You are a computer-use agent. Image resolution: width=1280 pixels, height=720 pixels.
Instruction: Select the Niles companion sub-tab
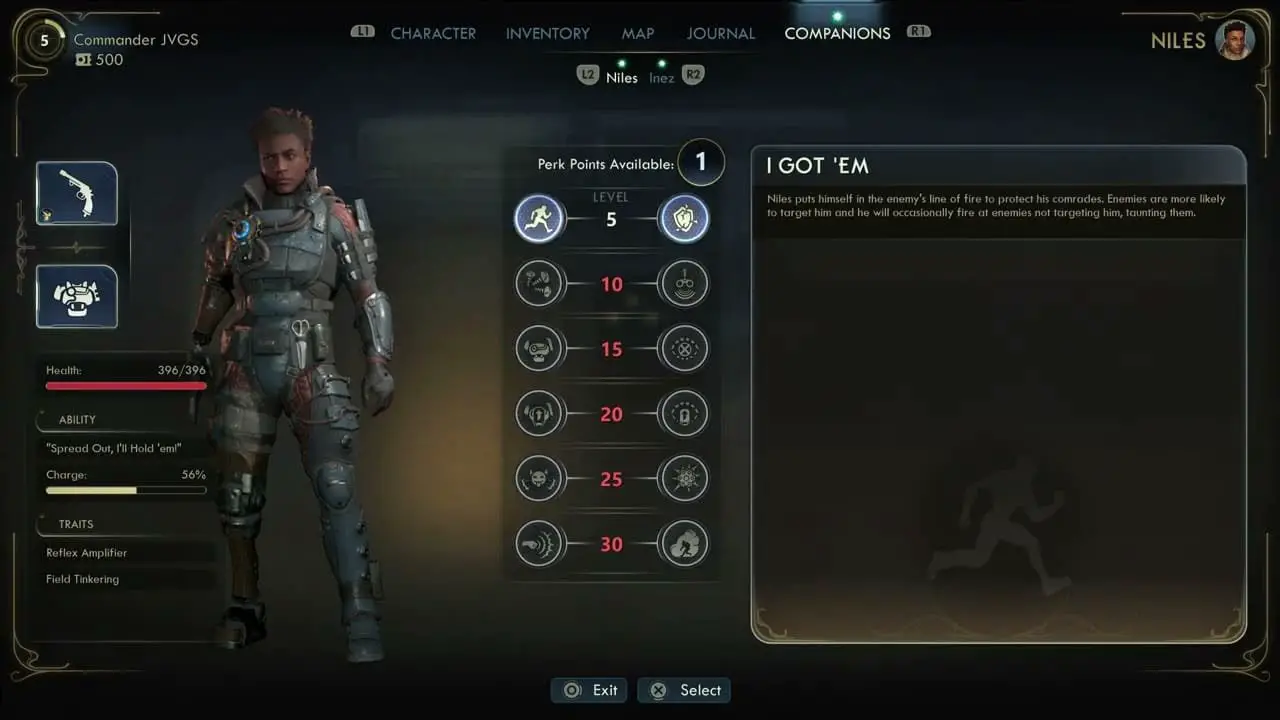point(621,77)
